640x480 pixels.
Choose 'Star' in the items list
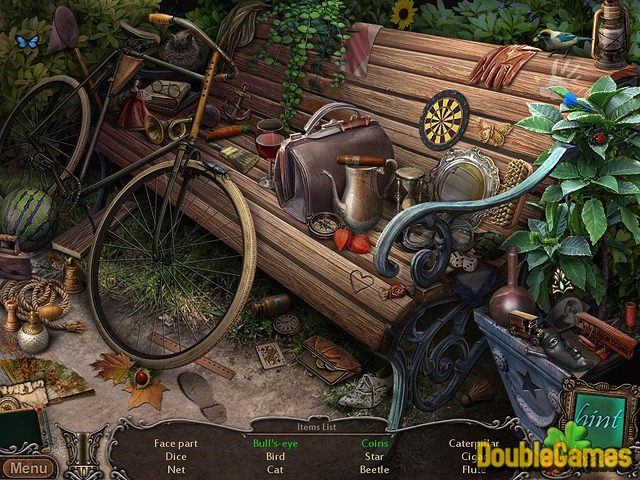tap(375, 456)
